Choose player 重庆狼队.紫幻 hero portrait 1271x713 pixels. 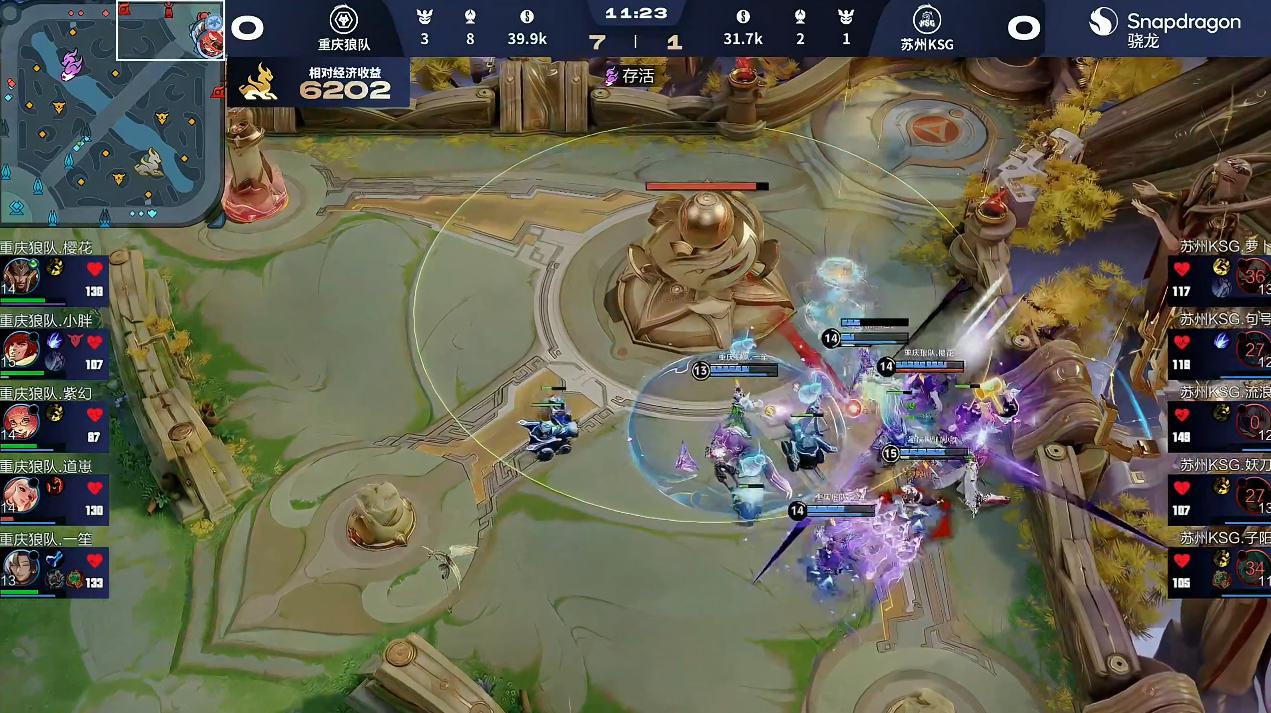pos(20,421)
